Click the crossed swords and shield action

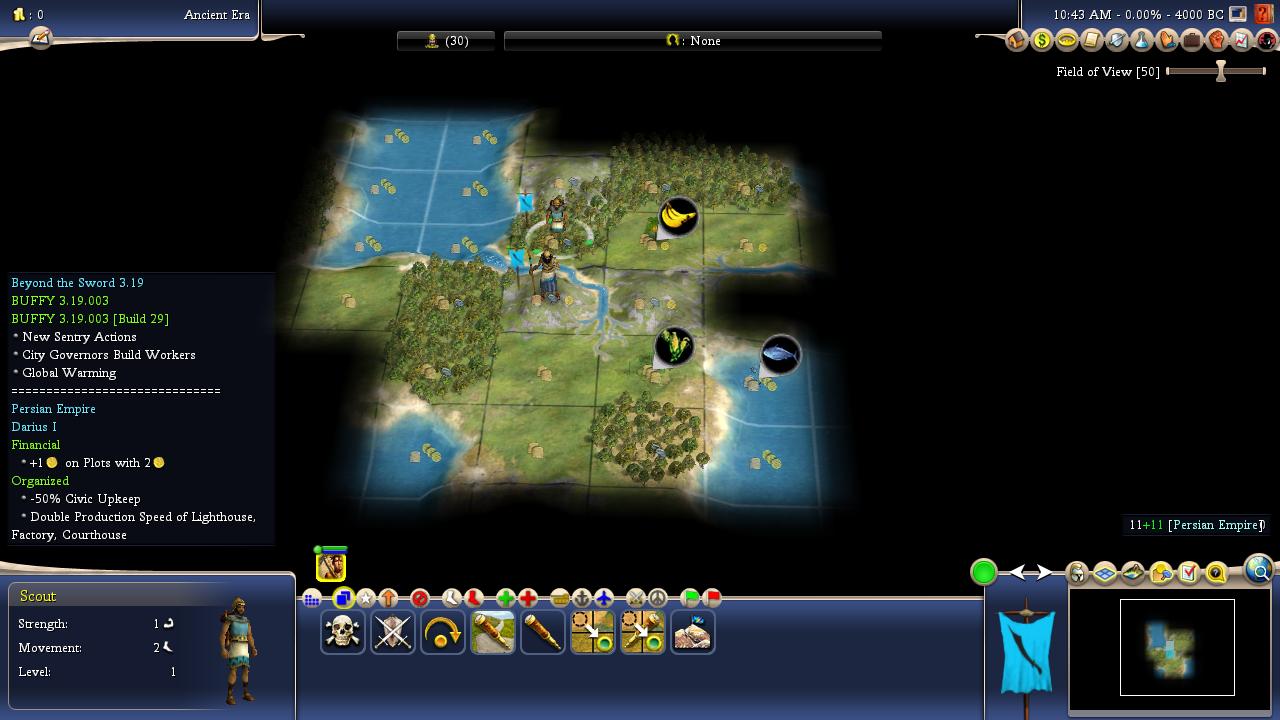tap(393, 632)
